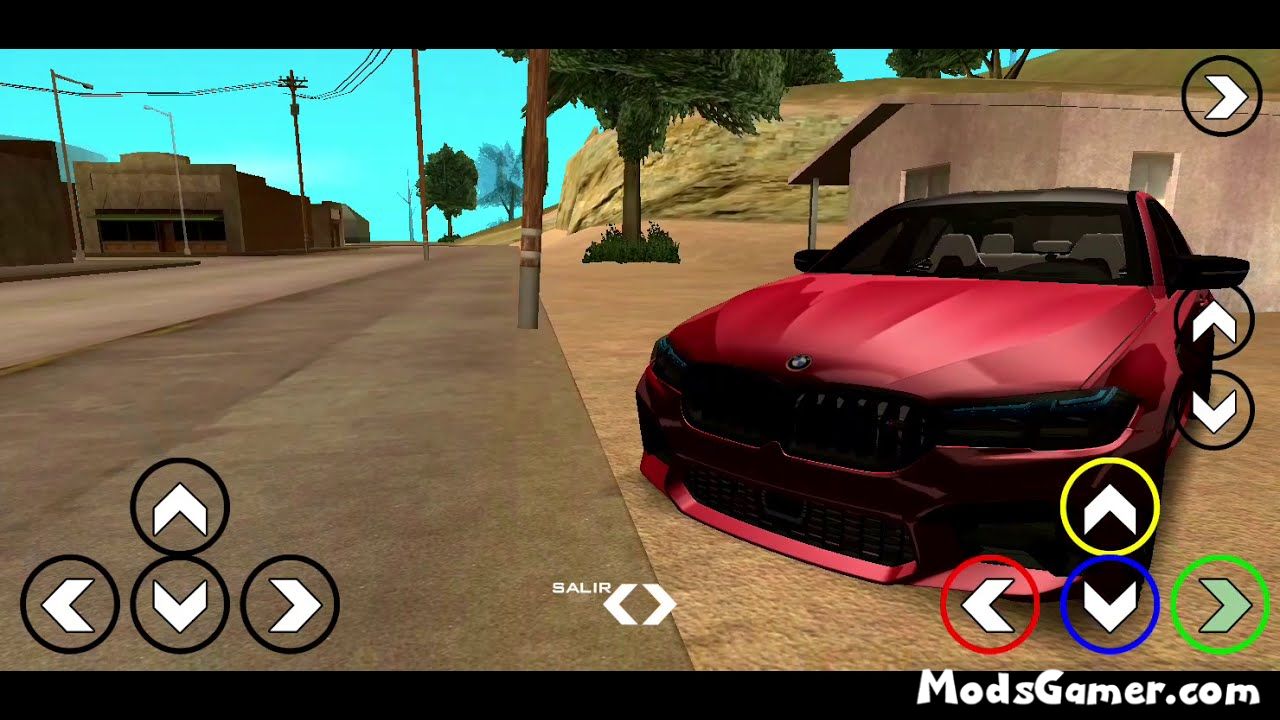
Task: Exit the menu via the SALIR button
Action: 580,590
